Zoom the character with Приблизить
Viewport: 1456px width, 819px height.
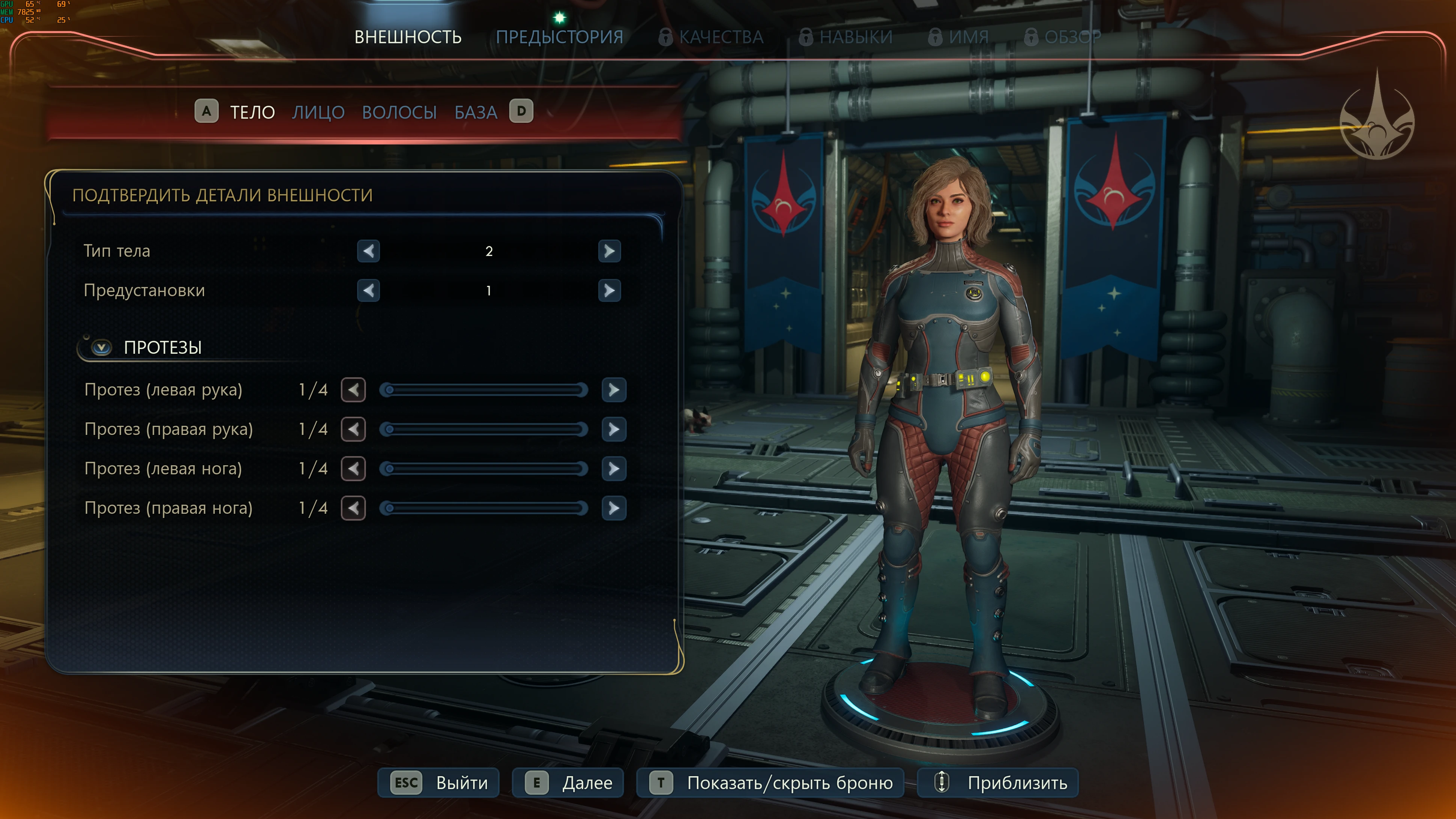pos(998,783)
